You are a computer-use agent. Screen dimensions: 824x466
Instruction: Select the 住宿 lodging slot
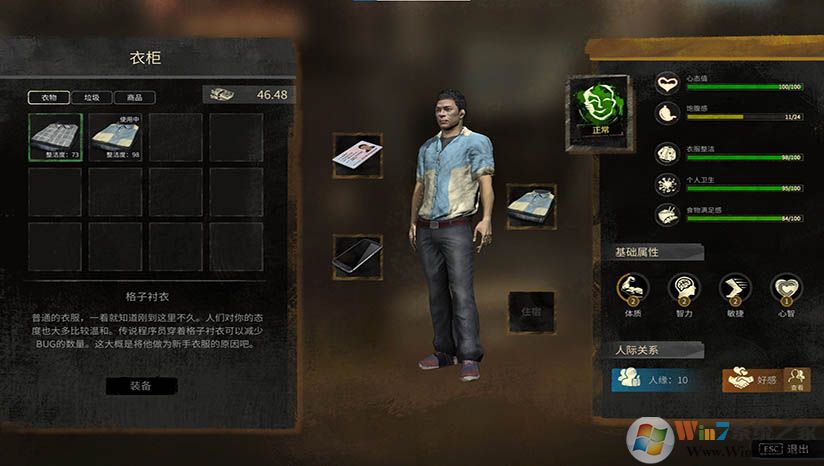(531, 311)
